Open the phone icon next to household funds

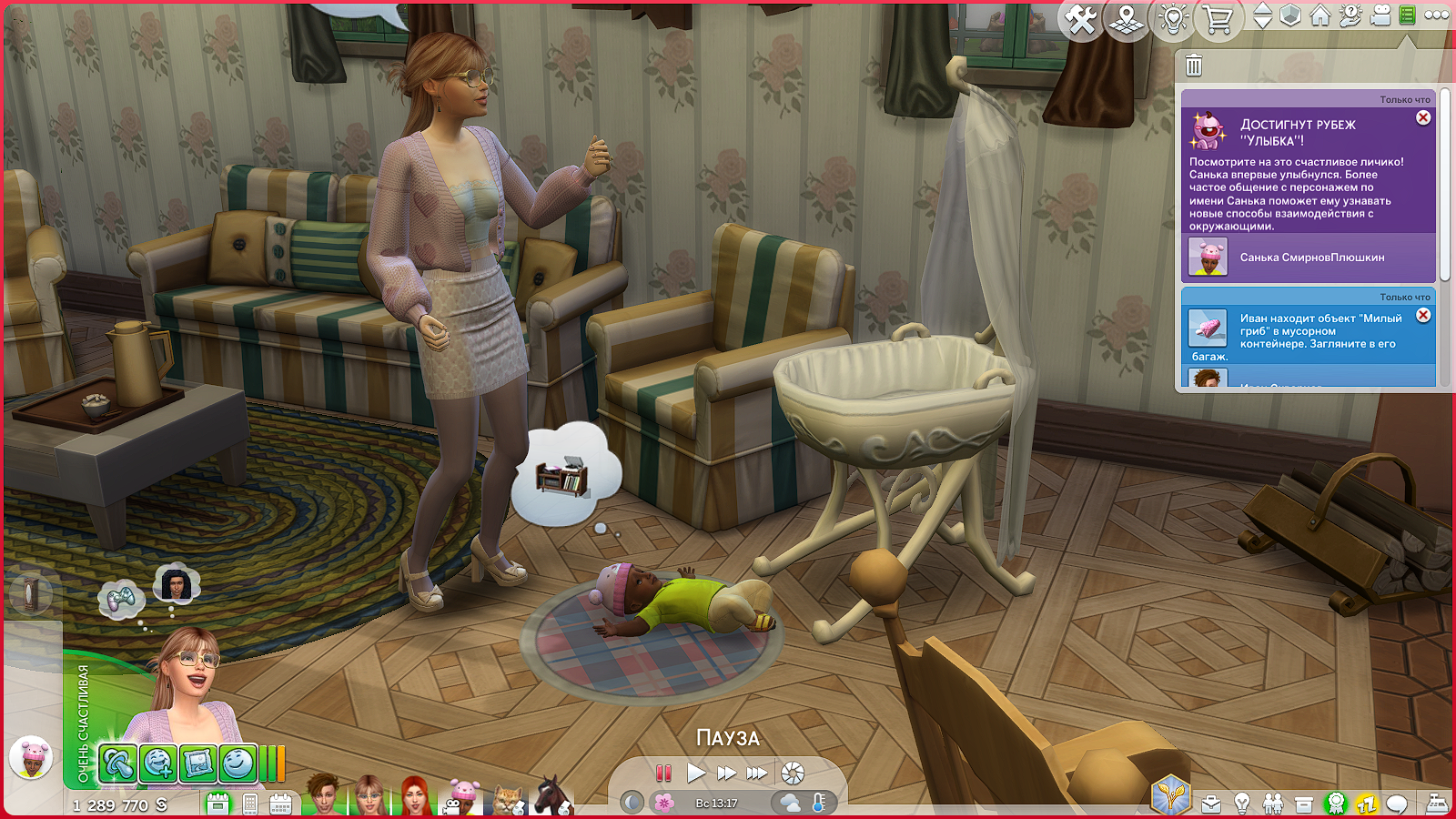coord(250,804)
